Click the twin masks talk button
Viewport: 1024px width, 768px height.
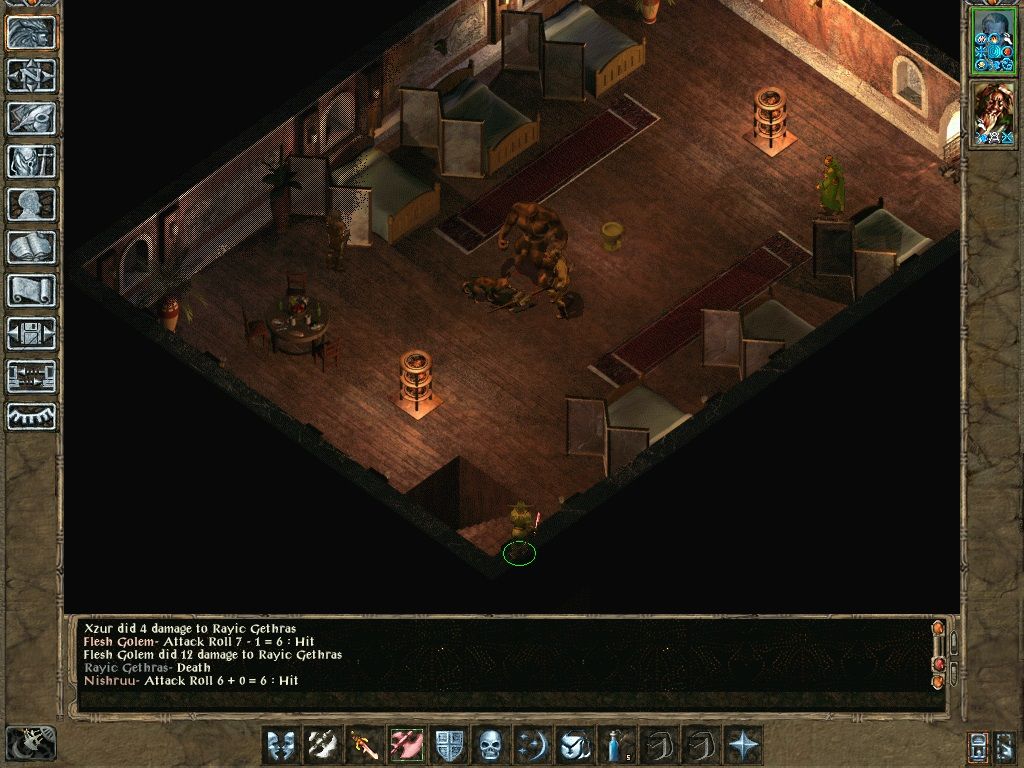(x=280, y=745)
